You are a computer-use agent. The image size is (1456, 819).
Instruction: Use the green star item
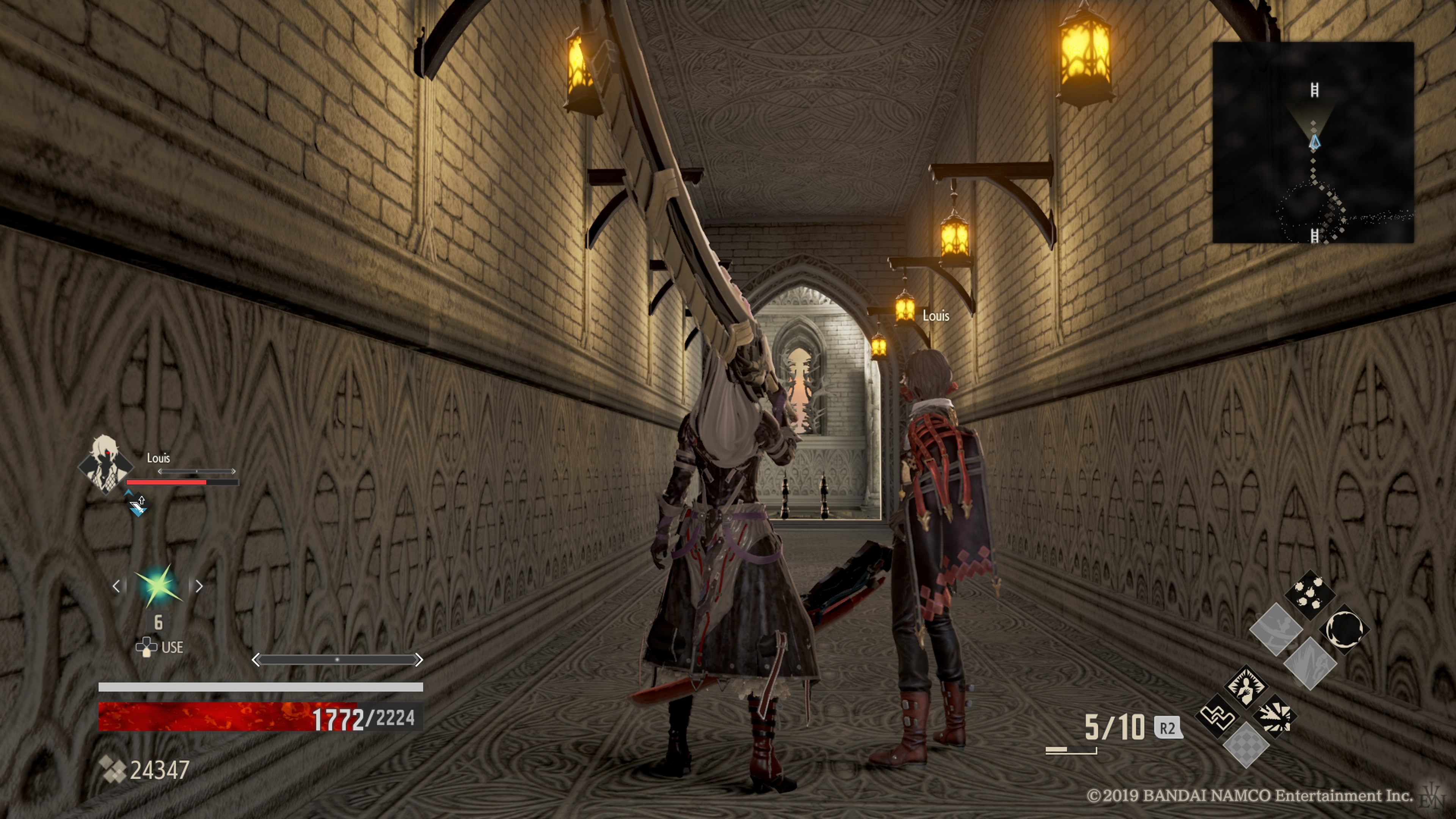158,585
